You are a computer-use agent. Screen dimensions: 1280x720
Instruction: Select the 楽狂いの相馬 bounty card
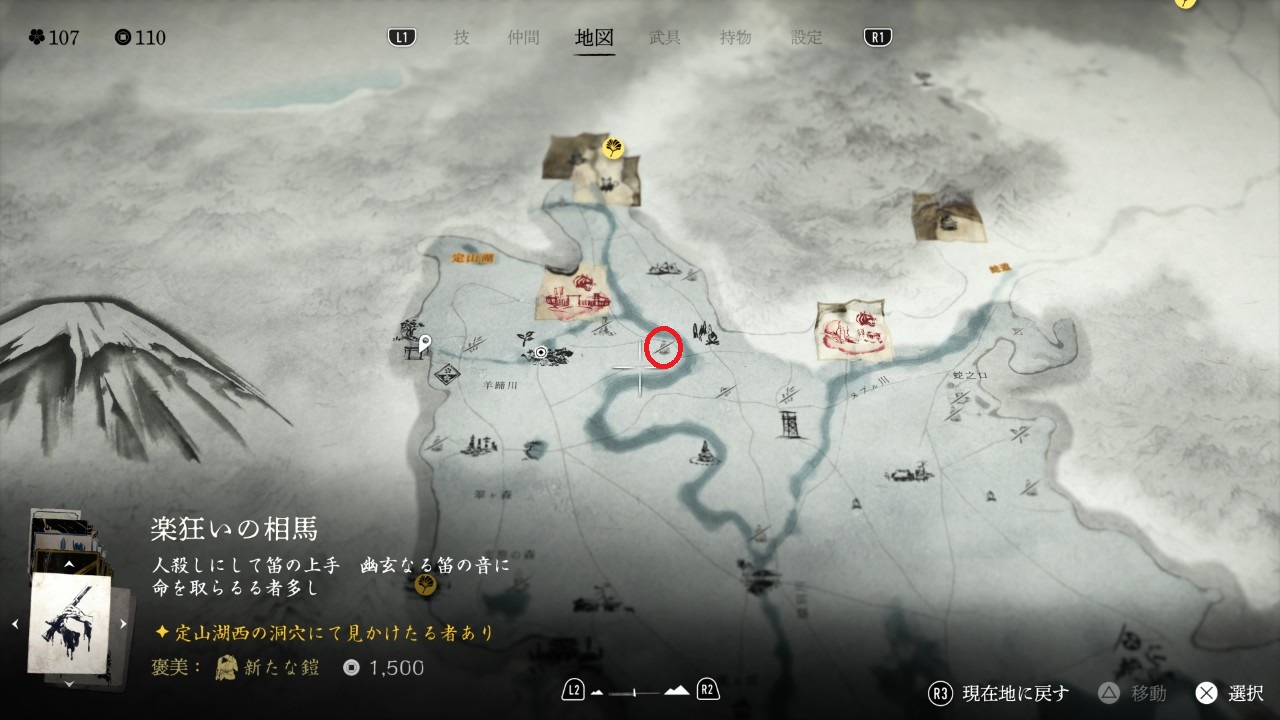point(70,622)
